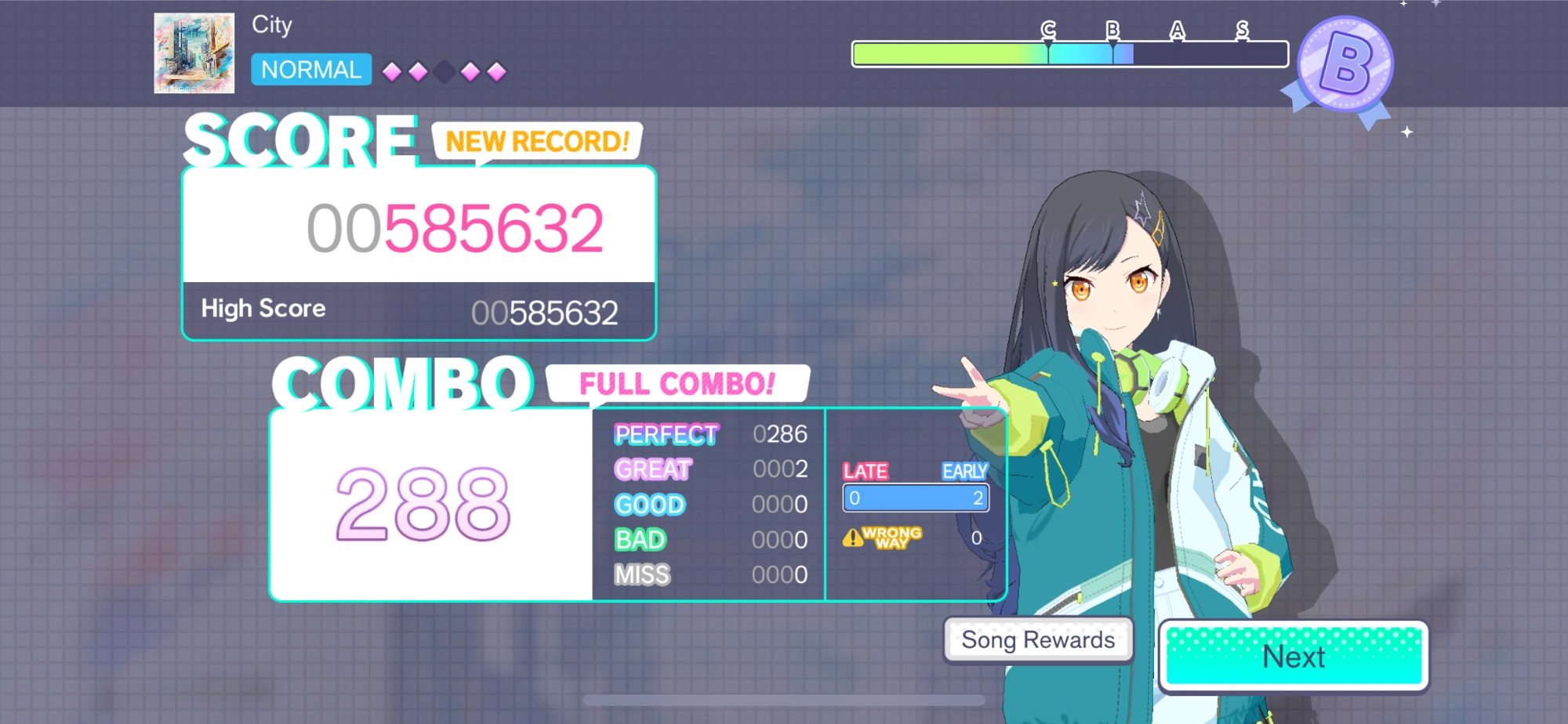Select the NORMAL difficulty badge

[x=310, y=71]
